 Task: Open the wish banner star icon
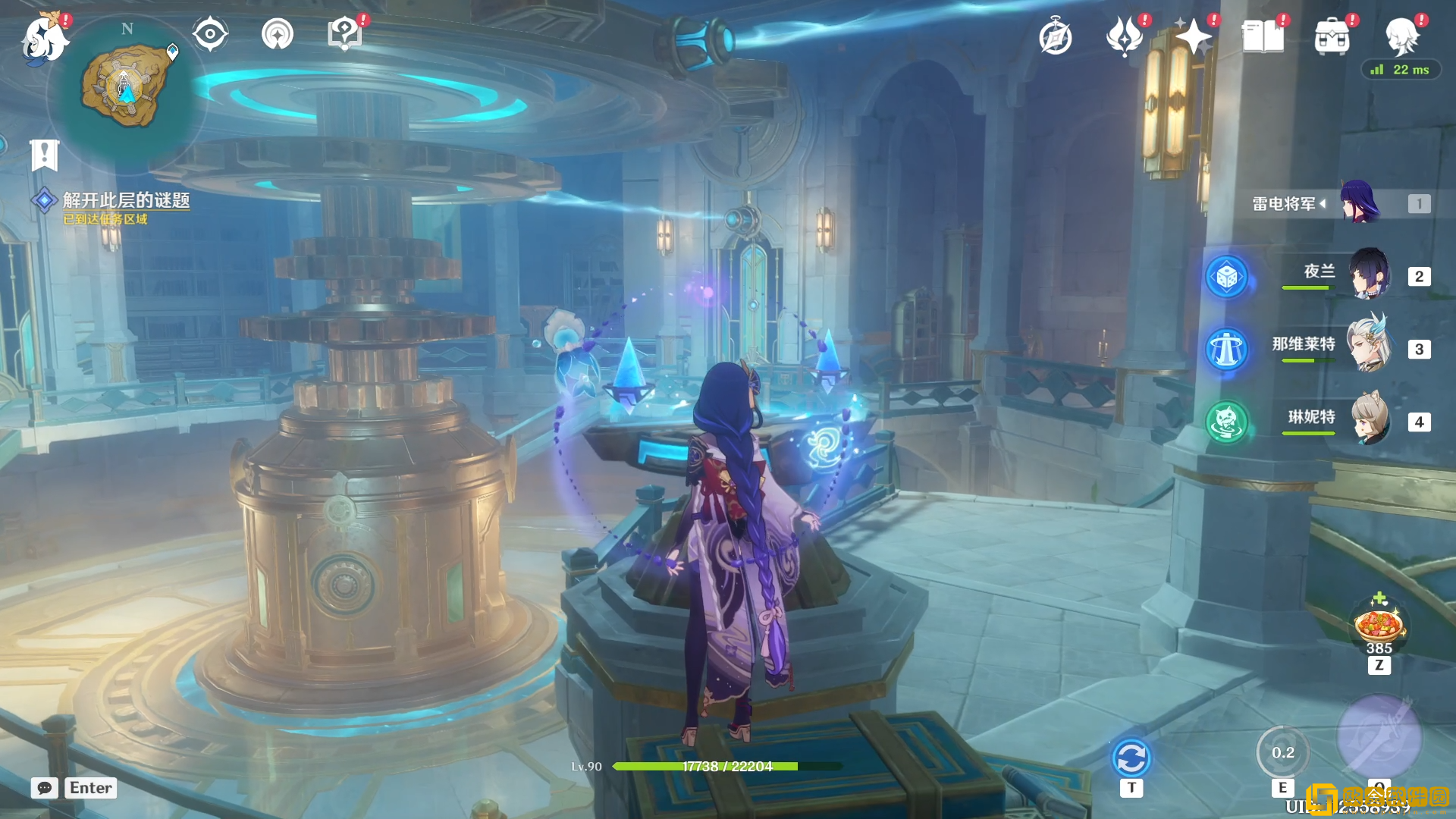[1193, 36]
